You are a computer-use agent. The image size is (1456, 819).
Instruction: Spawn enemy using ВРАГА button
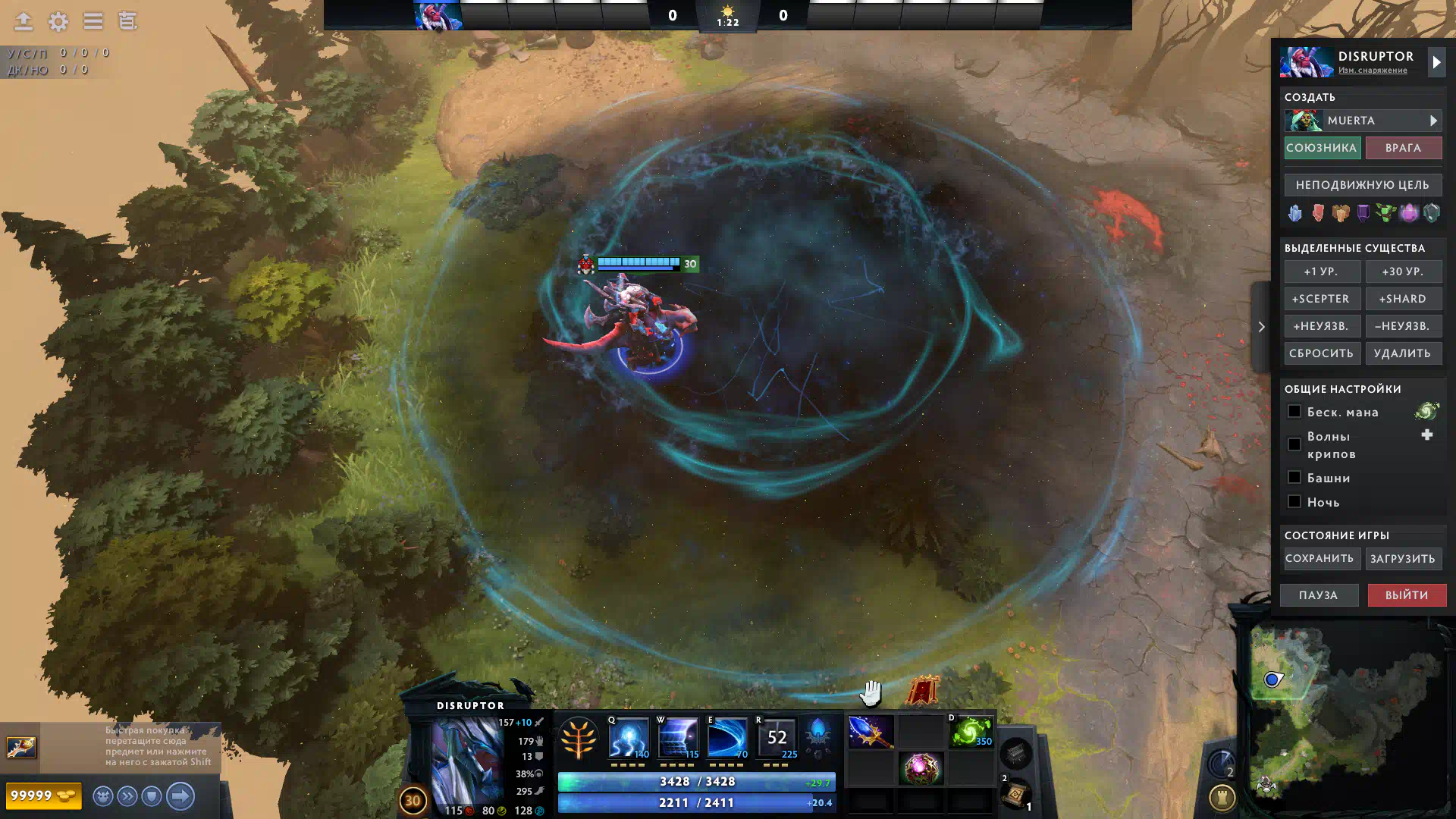pos(1403,148)
